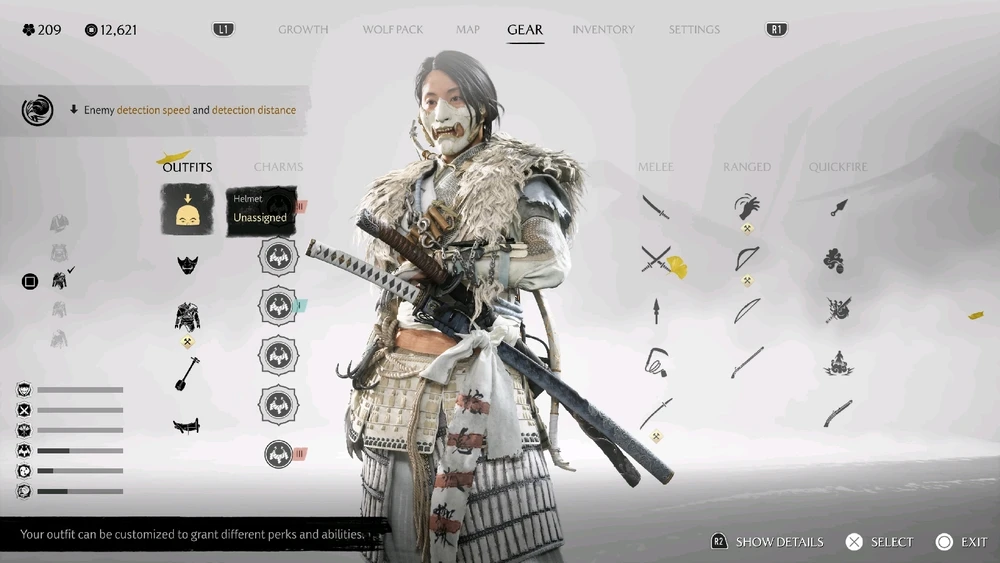Select the pistol quickfire weapon
This screenshot has height=563, width=1000.
(x=838, y=413)
